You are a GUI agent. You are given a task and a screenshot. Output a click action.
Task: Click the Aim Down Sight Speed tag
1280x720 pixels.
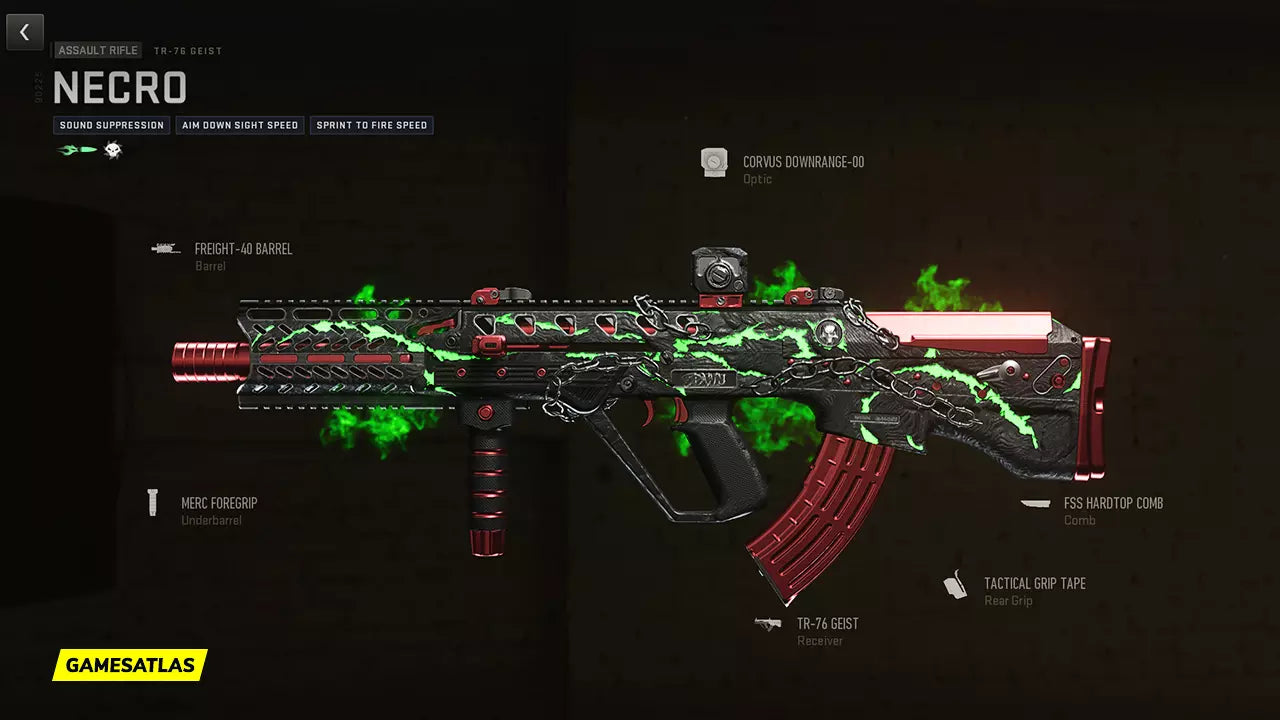pos(240,125)
